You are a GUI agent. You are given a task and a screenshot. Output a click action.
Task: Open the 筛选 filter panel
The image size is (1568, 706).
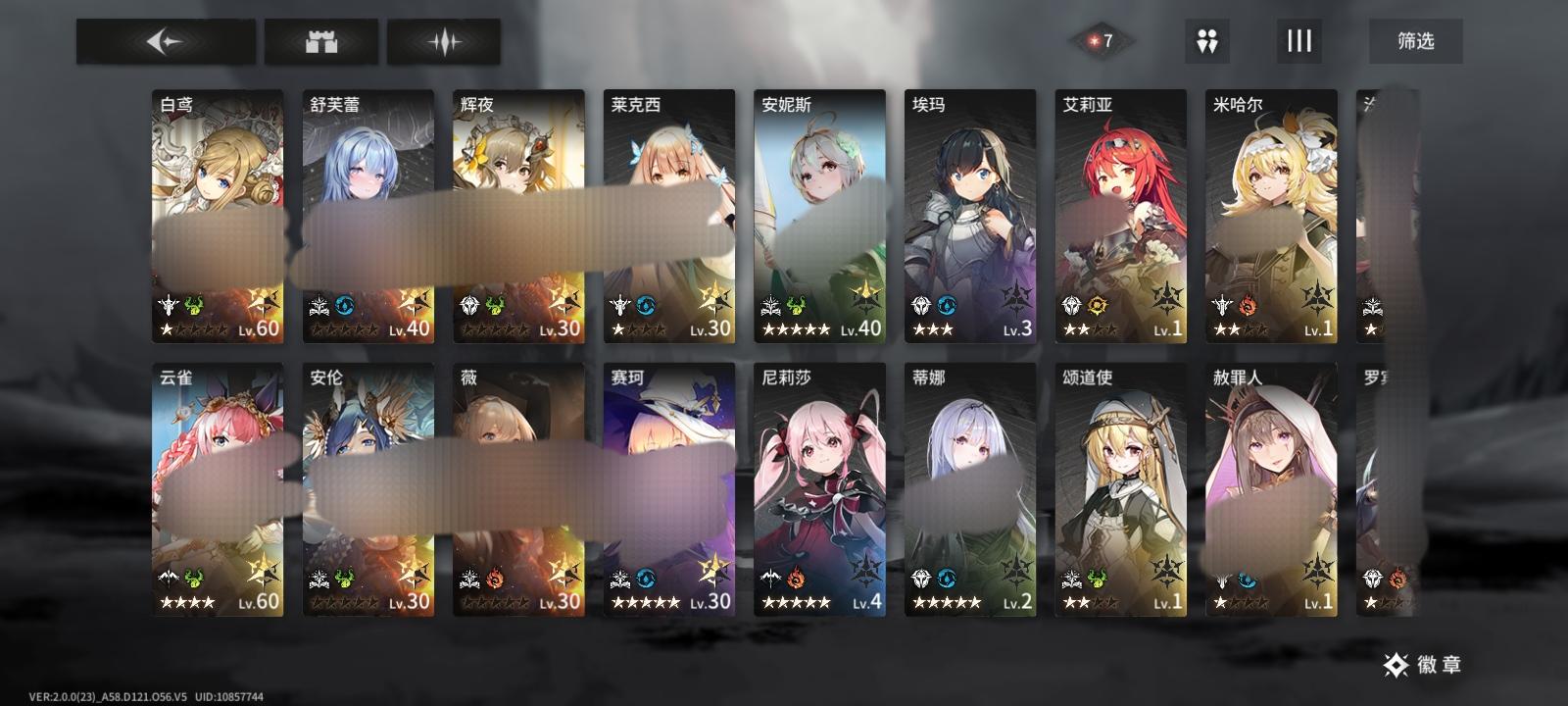pos(1417,41)
